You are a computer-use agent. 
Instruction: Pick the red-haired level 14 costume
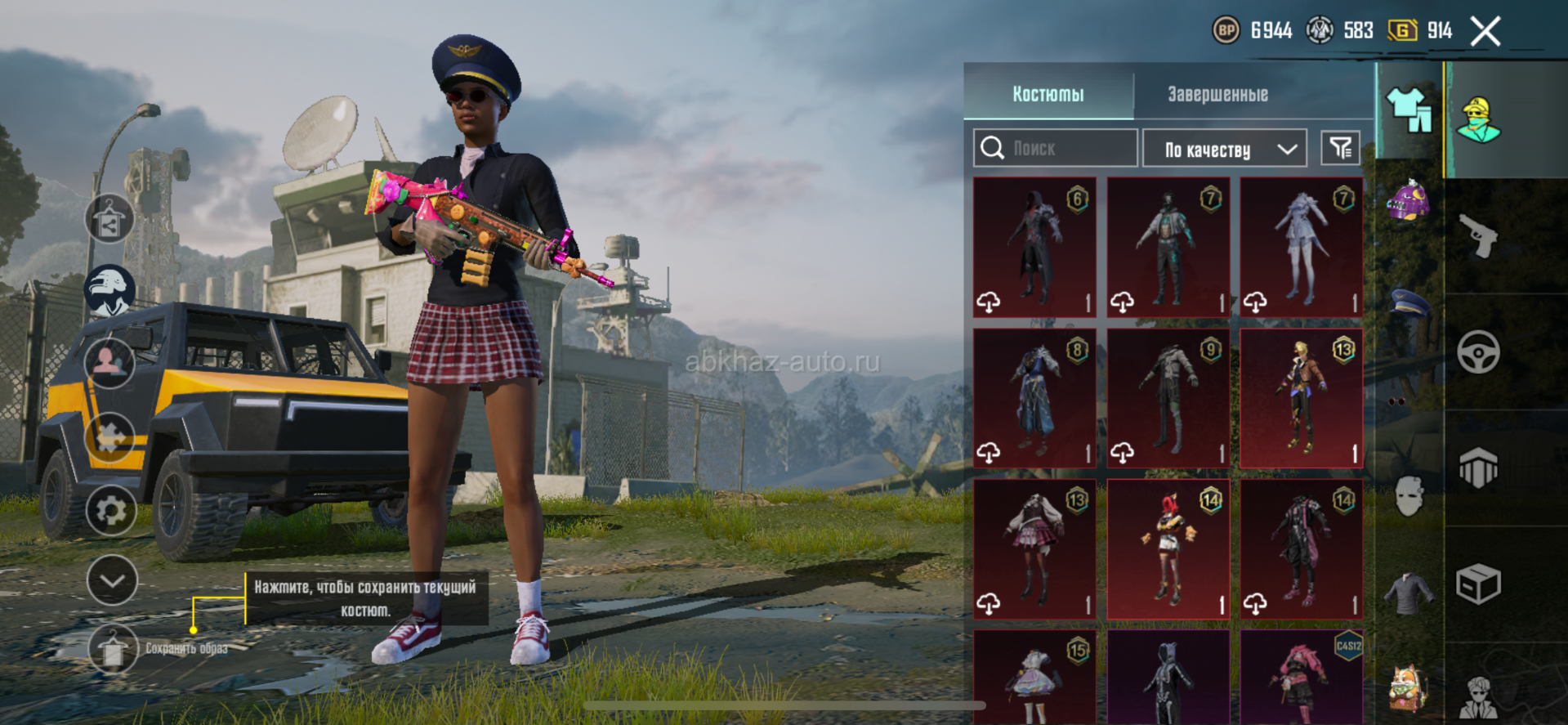[x=1168, y=548]
